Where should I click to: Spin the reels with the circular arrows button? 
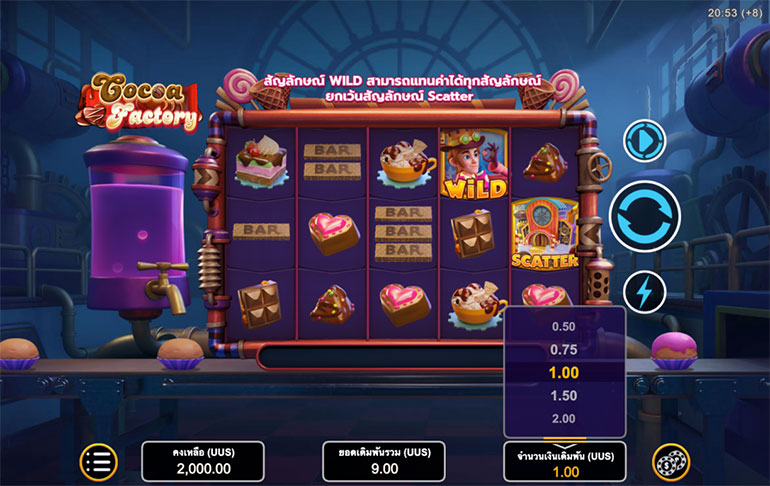pos(644,214)
